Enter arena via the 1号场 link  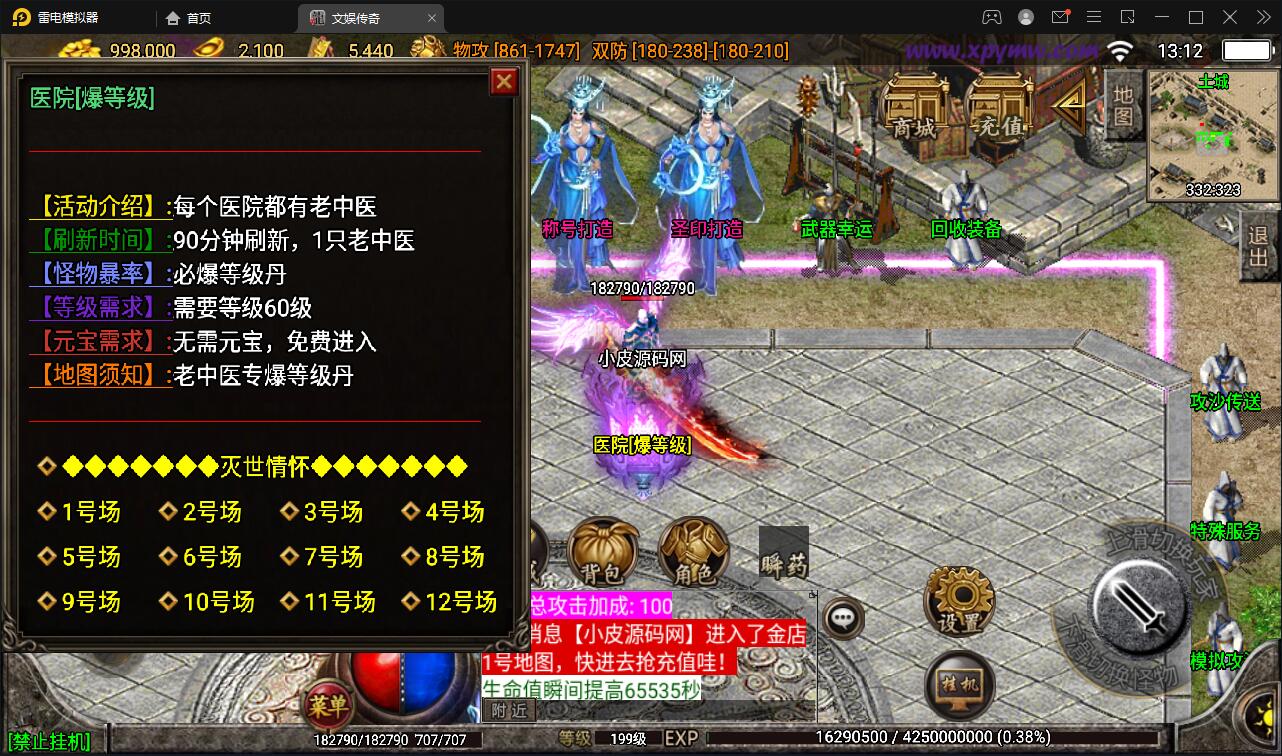(x=88, y=512)
